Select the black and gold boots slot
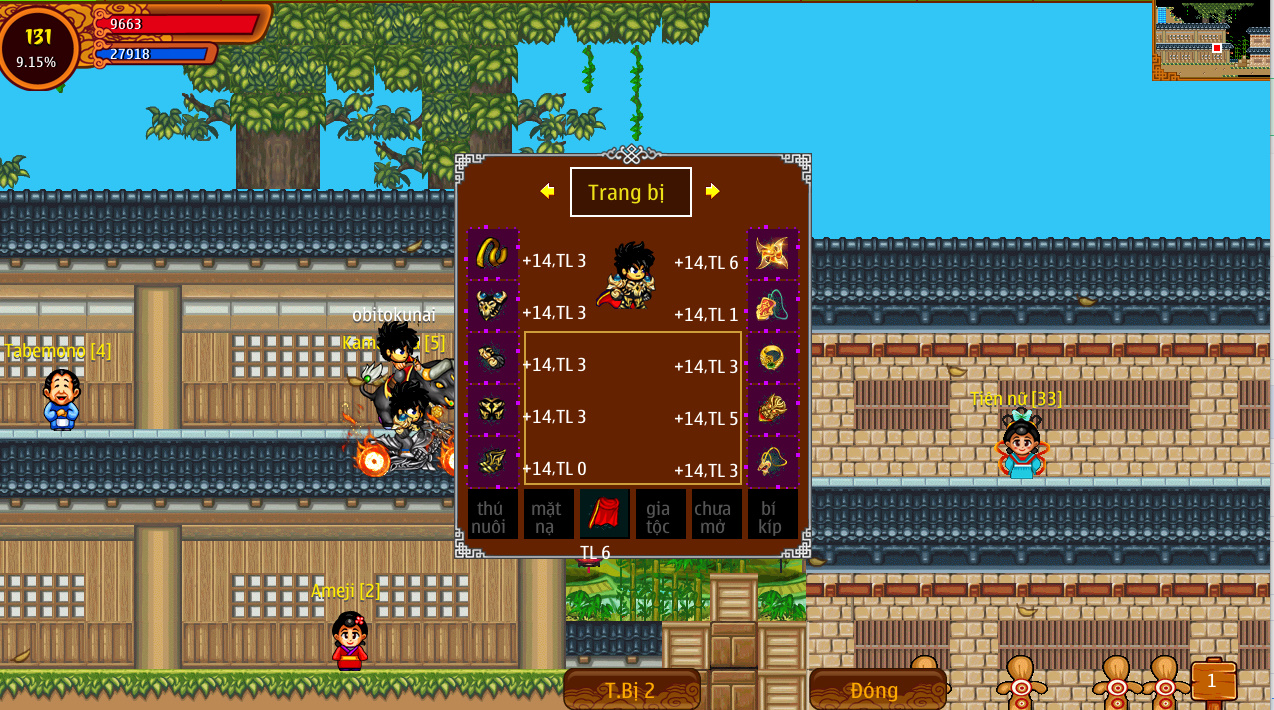Screen dimensions: 1274x710 coord(492,461)
